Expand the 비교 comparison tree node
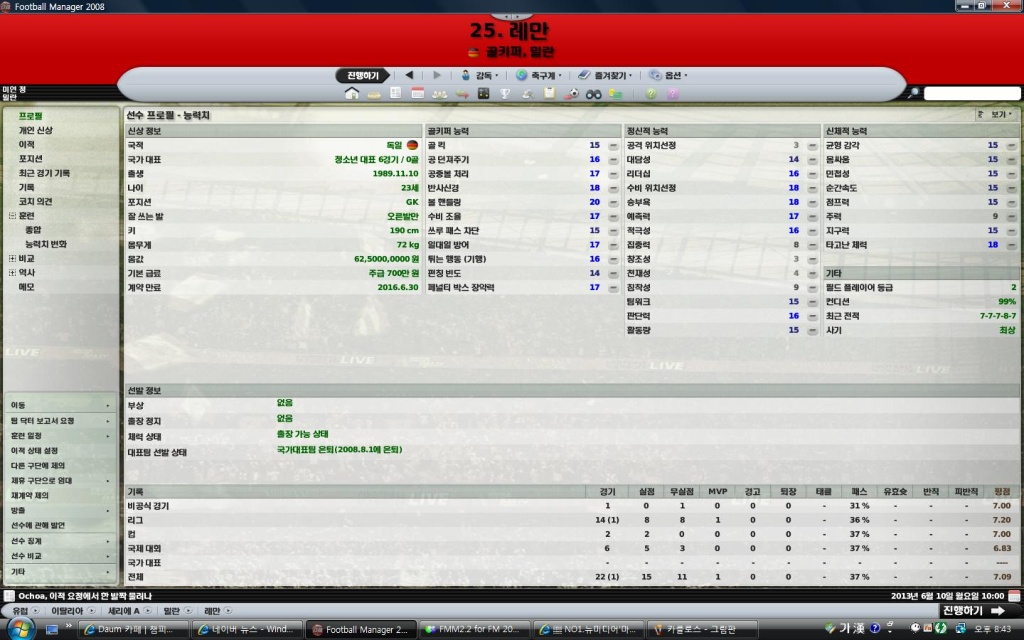 [12, 258]
